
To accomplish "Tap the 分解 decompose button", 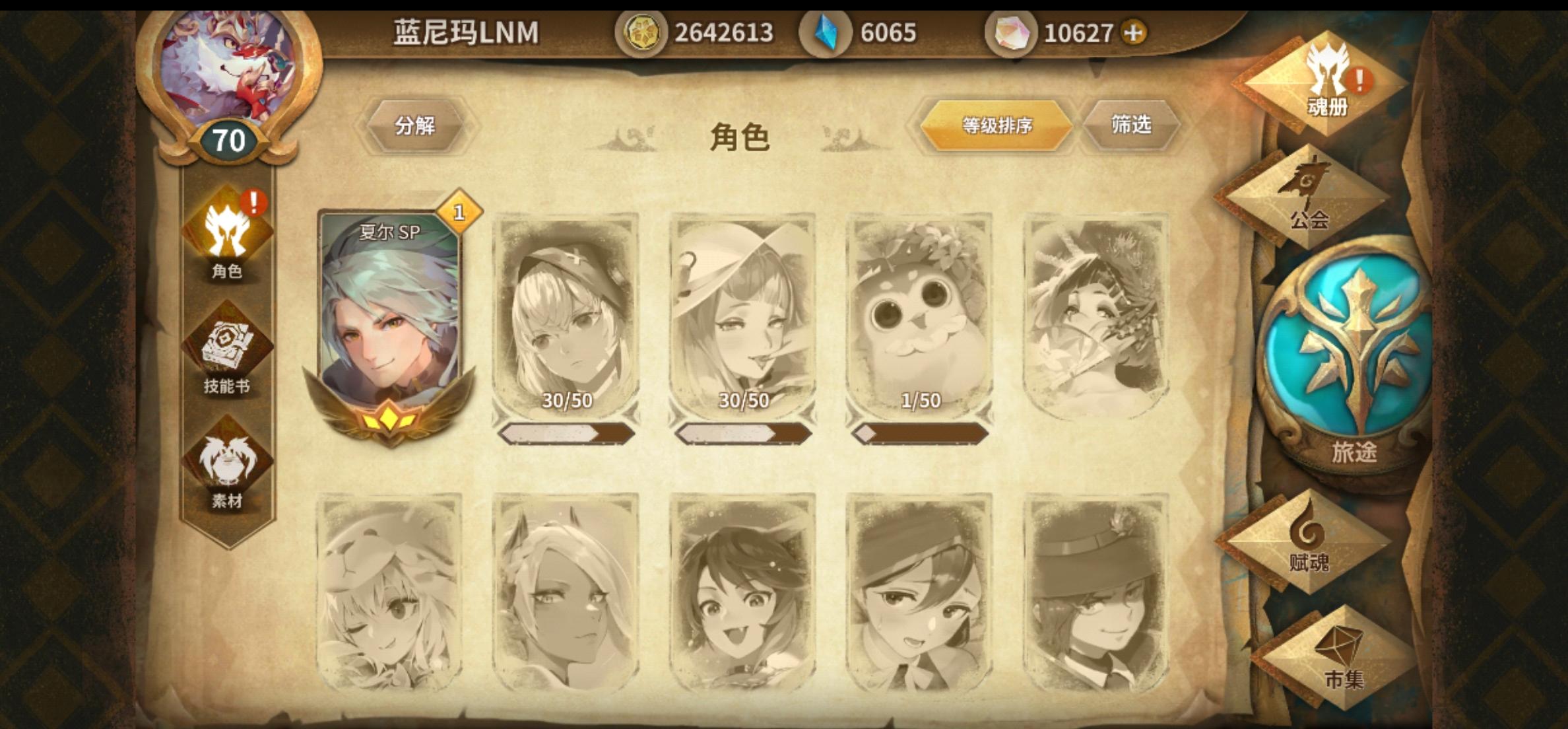I will click(x=416, y=125).
